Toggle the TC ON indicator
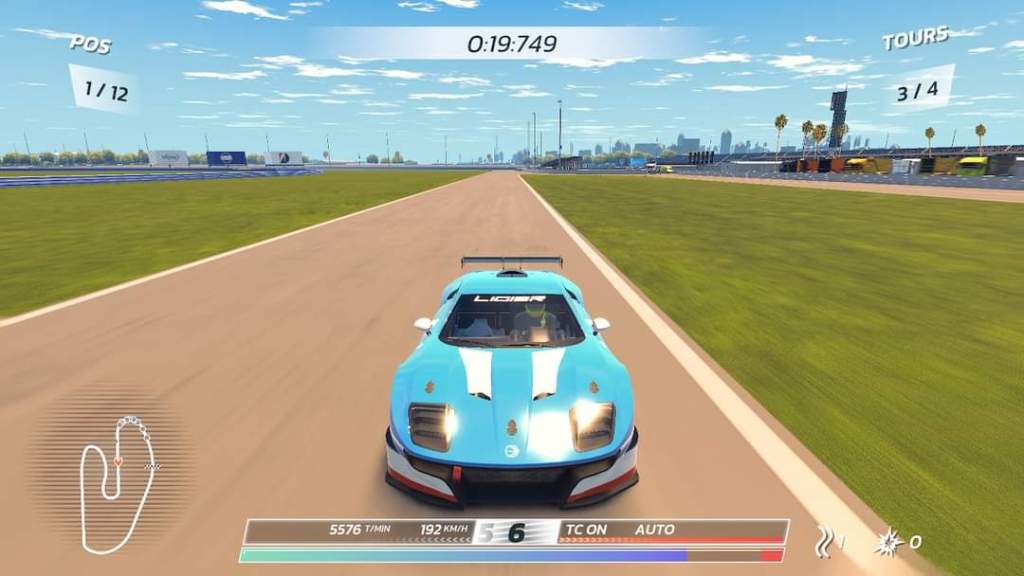Screen dimensions: 1024x576 coord(586,529)
